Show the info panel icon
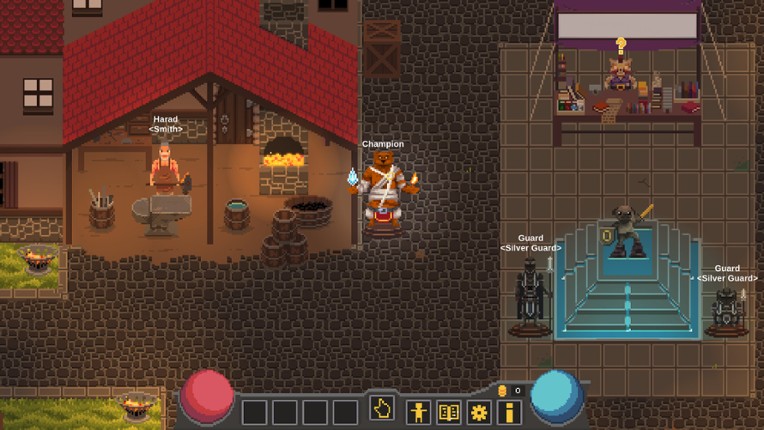Image resolution: width=764 pixels, height=430 pixels. 509,411
